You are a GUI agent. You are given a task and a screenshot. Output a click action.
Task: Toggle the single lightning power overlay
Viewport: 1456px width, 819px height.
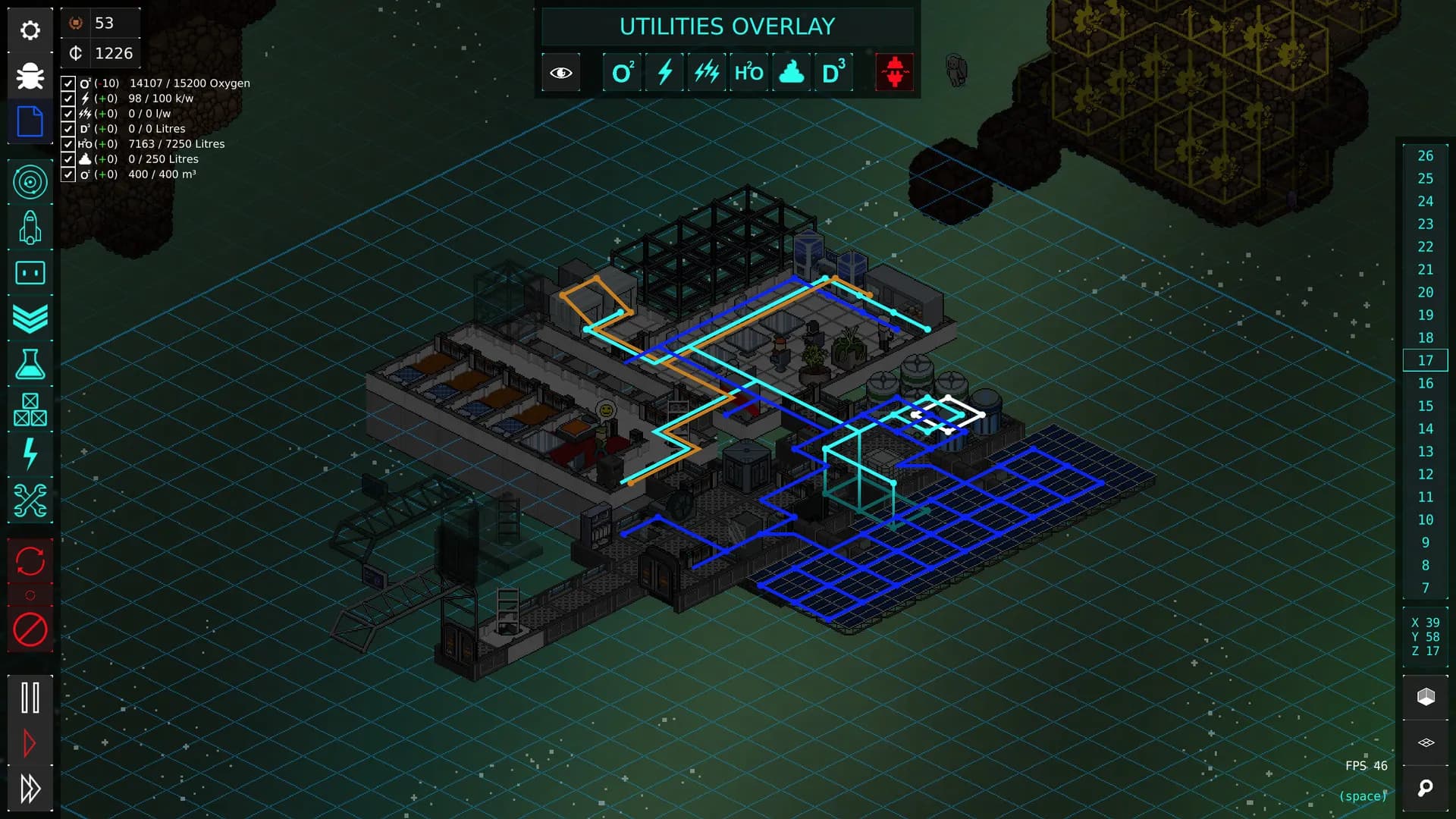tap(665, 73)
